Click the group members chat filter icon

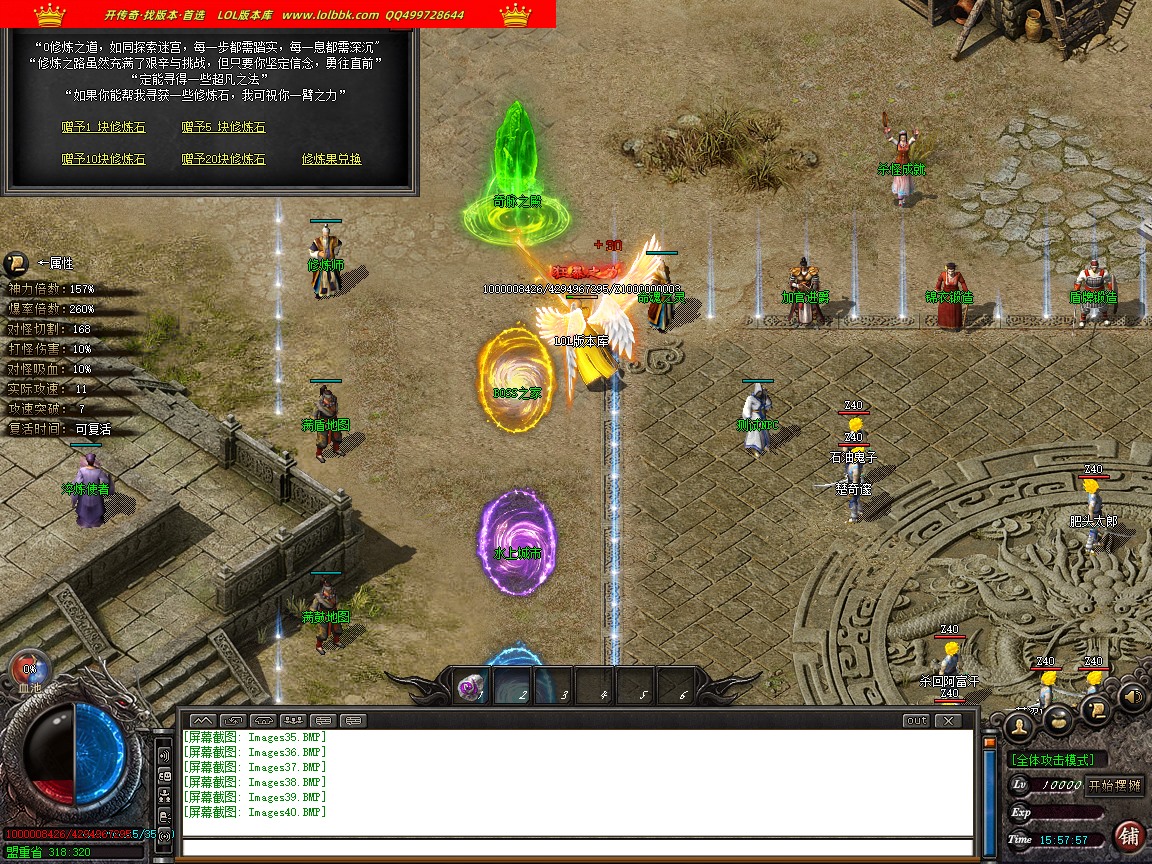[x=293, y=720]
